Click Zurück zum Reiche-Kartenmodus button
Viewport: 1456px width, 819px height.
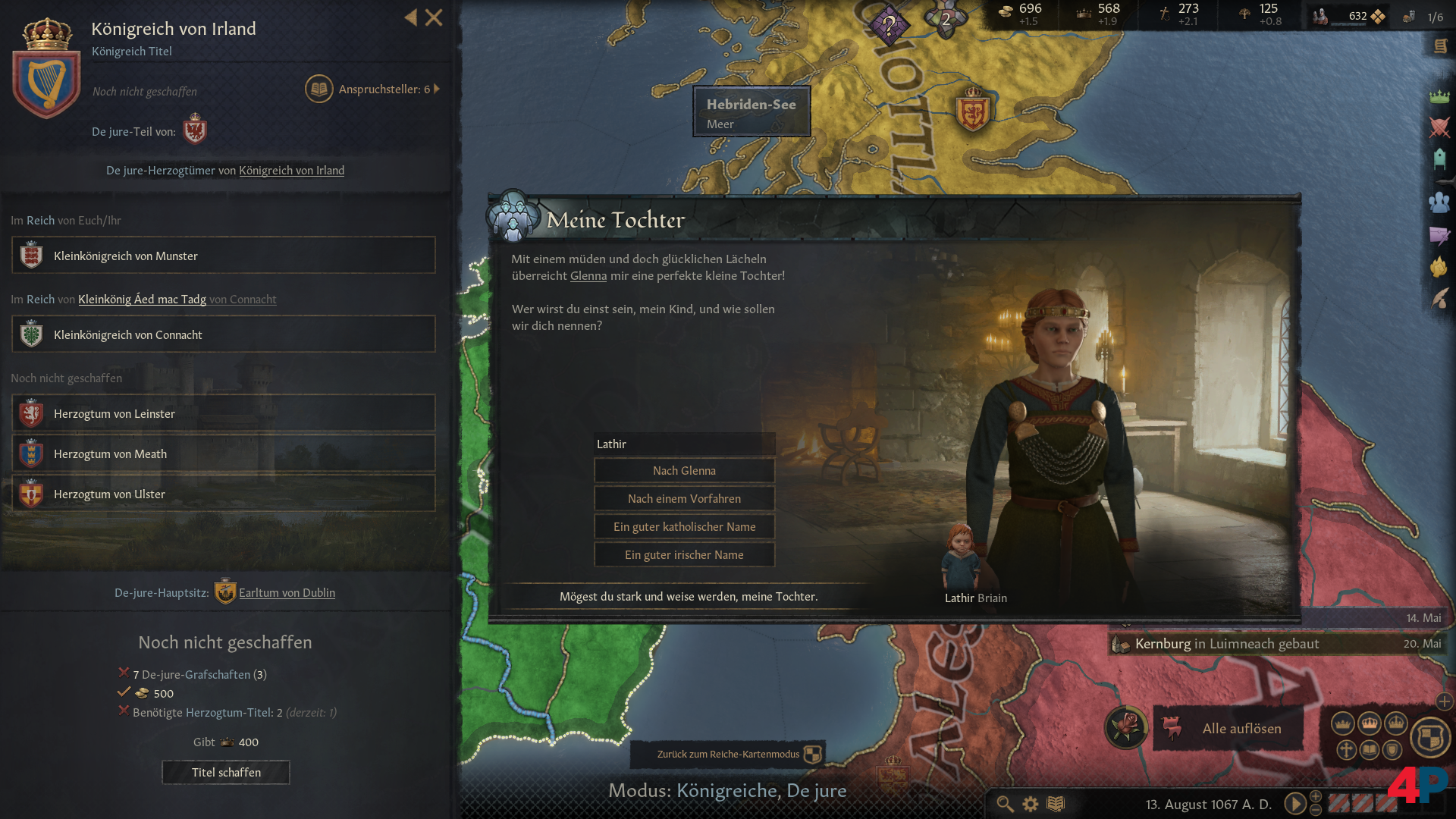(728, 754)
